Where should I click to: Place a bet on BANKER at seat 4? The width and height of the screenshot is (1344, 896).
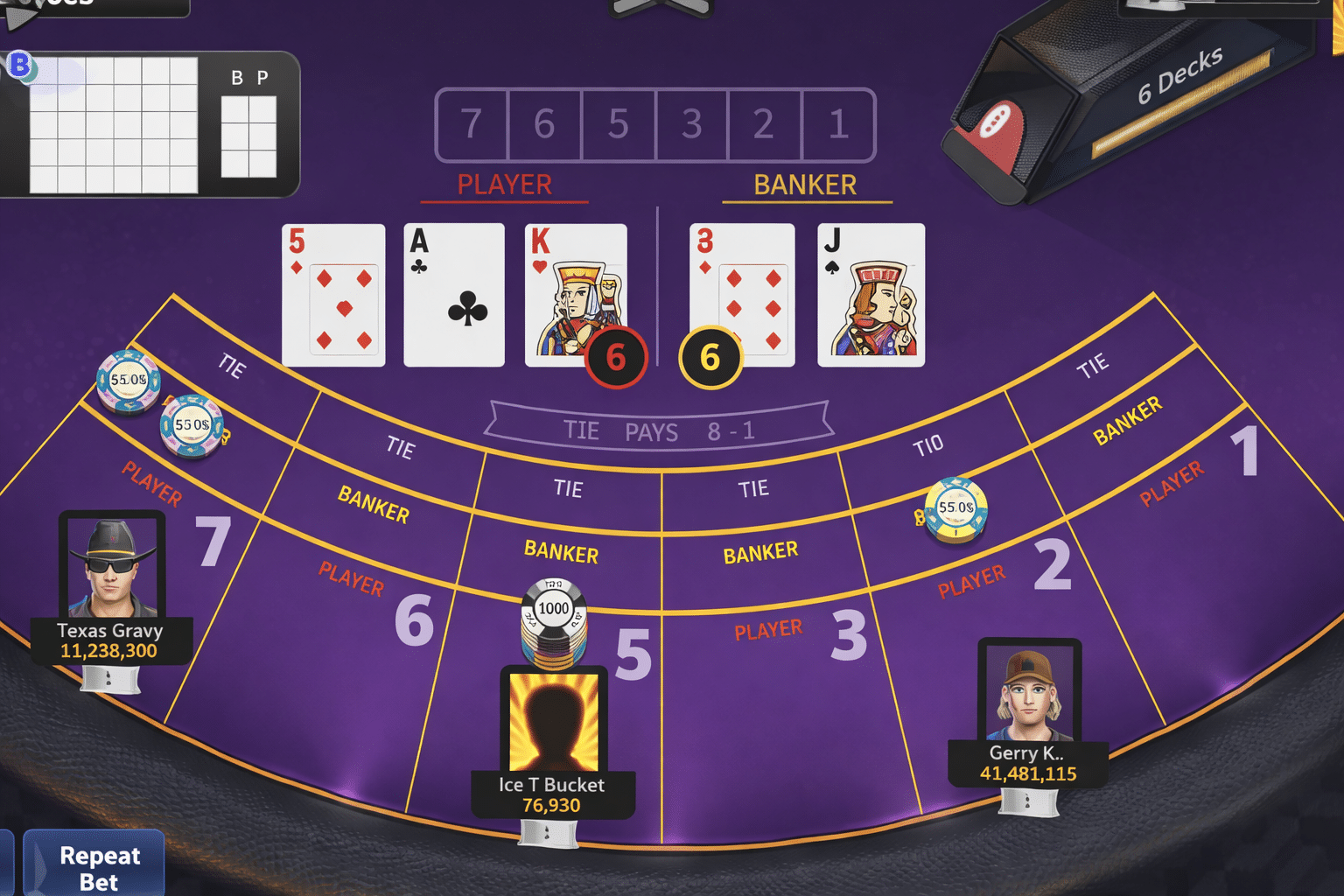pos(561,553)
